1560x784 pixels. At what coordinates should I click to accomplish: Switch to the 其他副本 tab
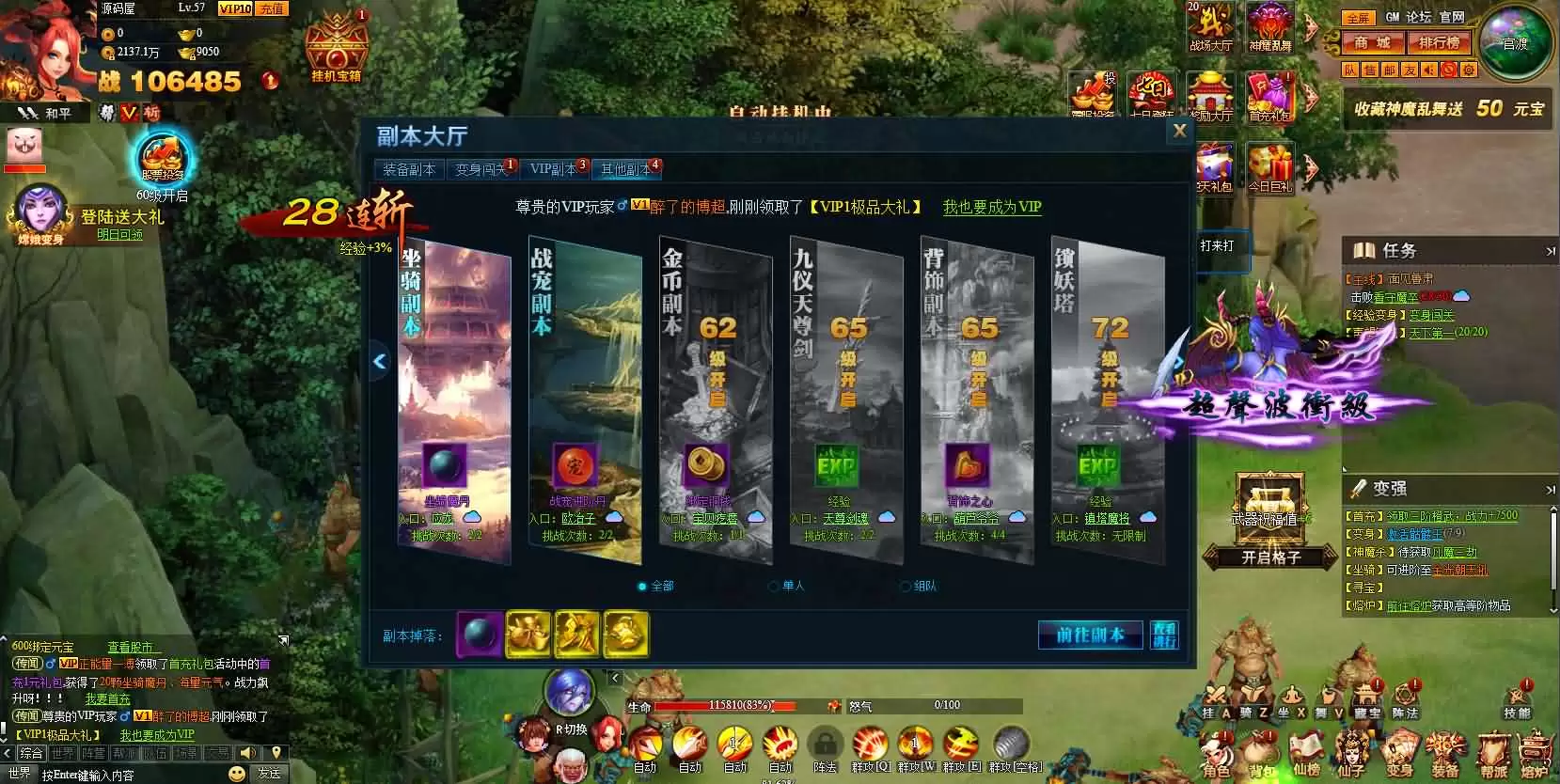point(628,169)
